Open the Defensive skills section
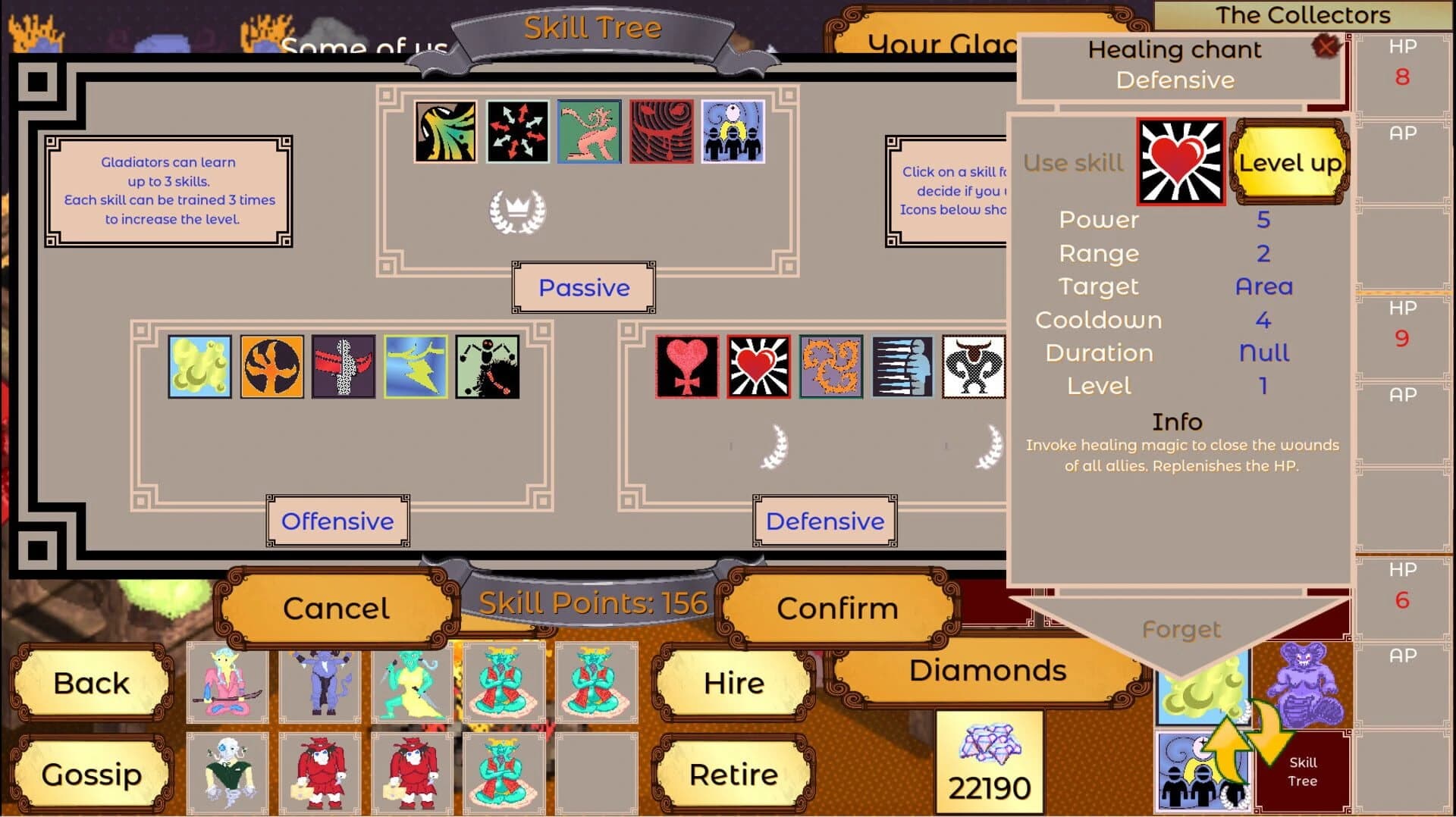 (824, 521)
